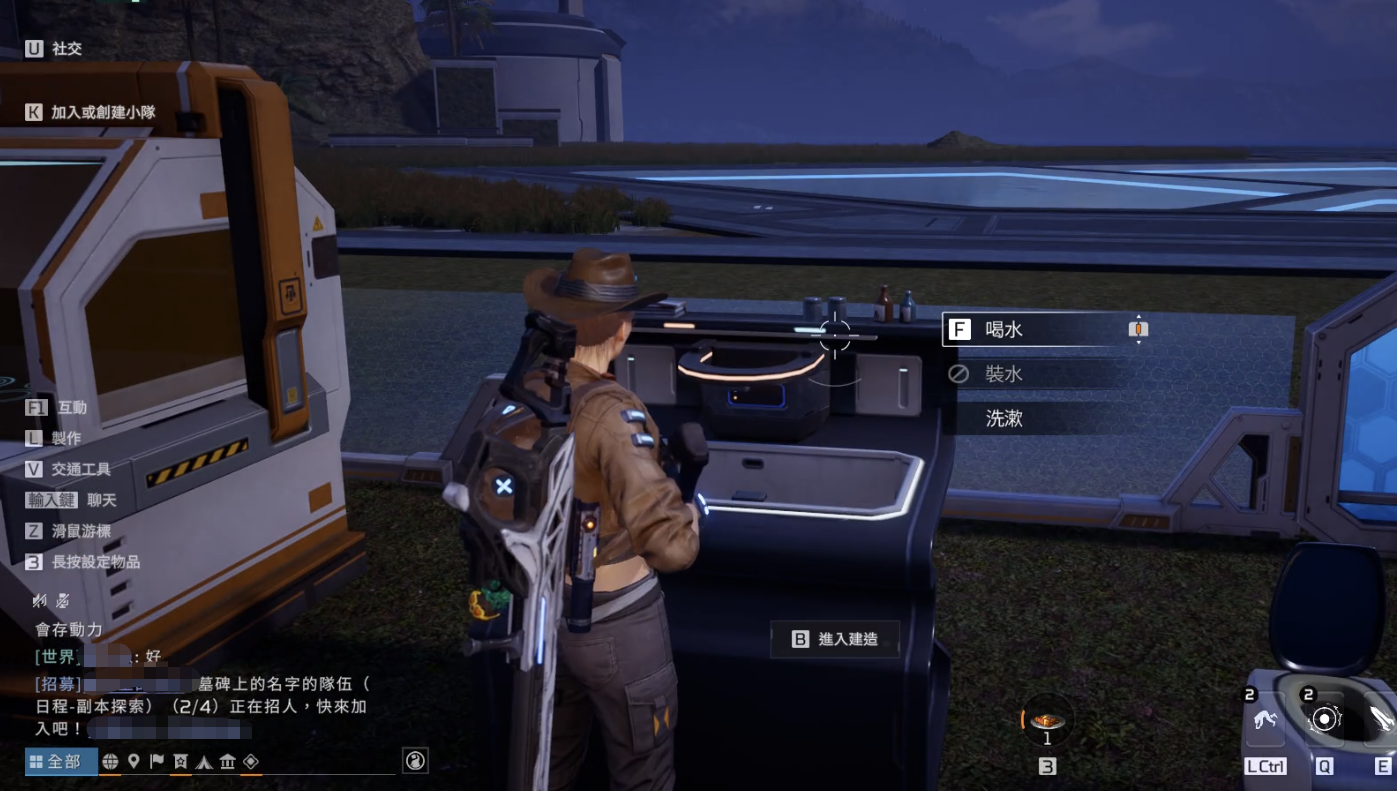Select the disabled 裝水 fill water option
1397x791 pixels.
pyautogui.click(x=1005, y=374)
